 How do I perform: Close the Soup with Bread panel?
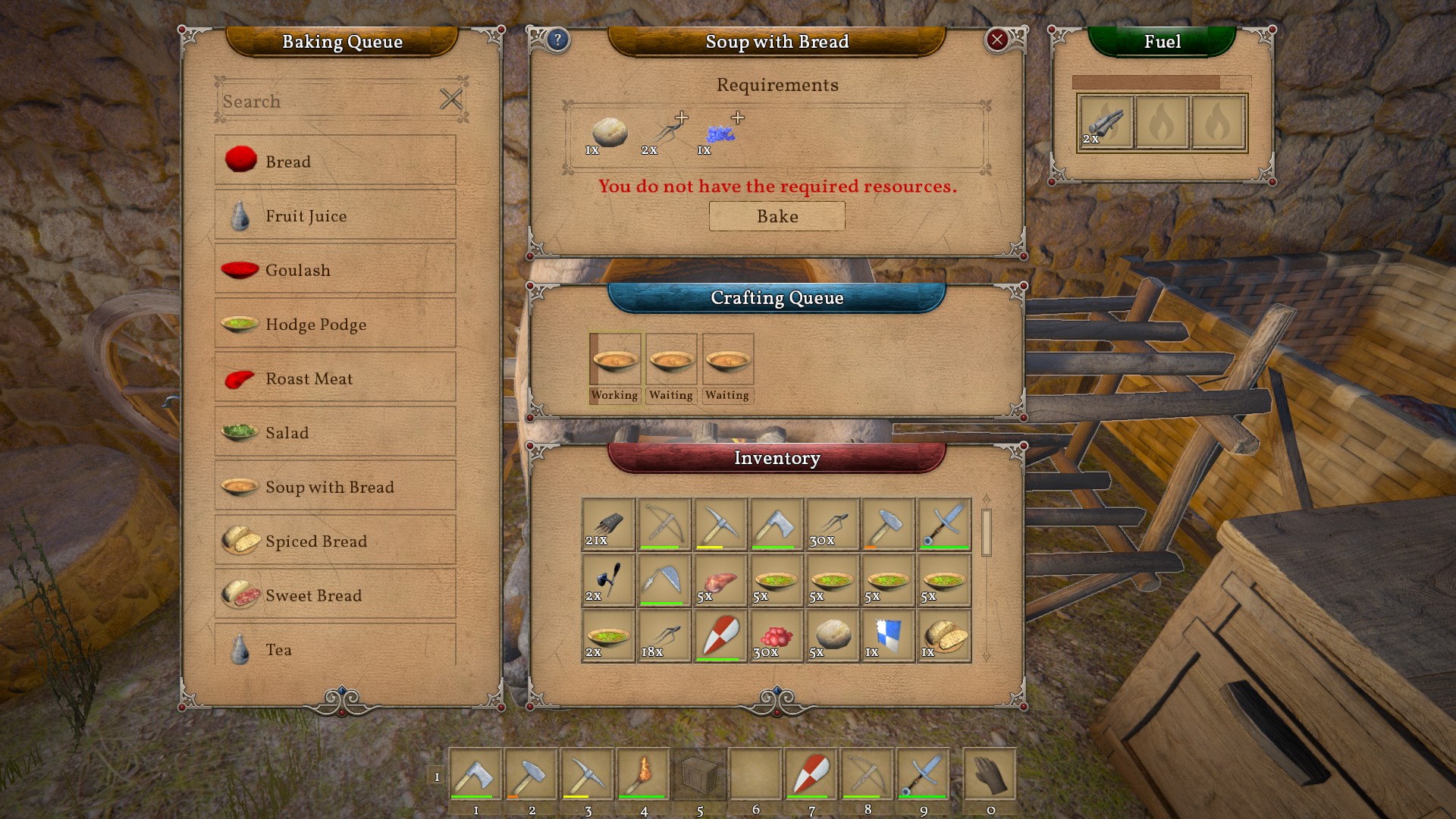[996, 40]
